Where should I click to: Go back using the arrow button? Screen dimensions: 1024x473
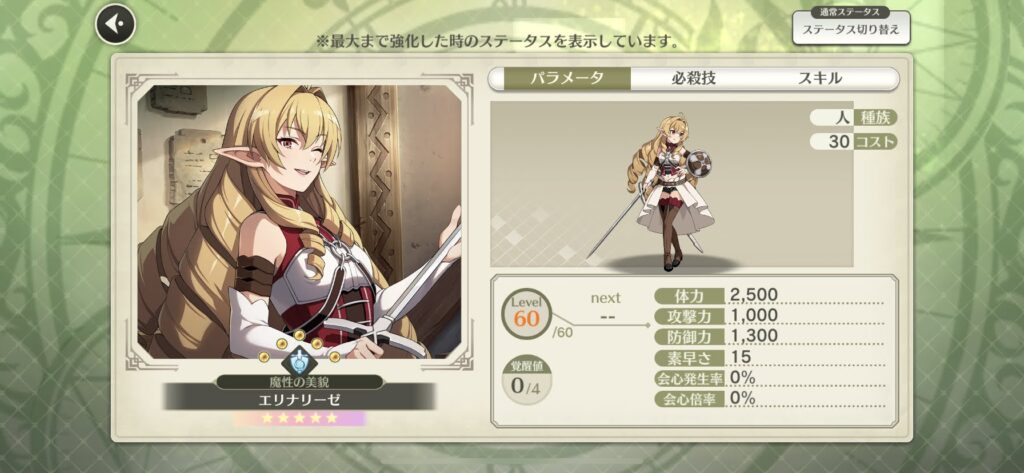click(115, 23)
